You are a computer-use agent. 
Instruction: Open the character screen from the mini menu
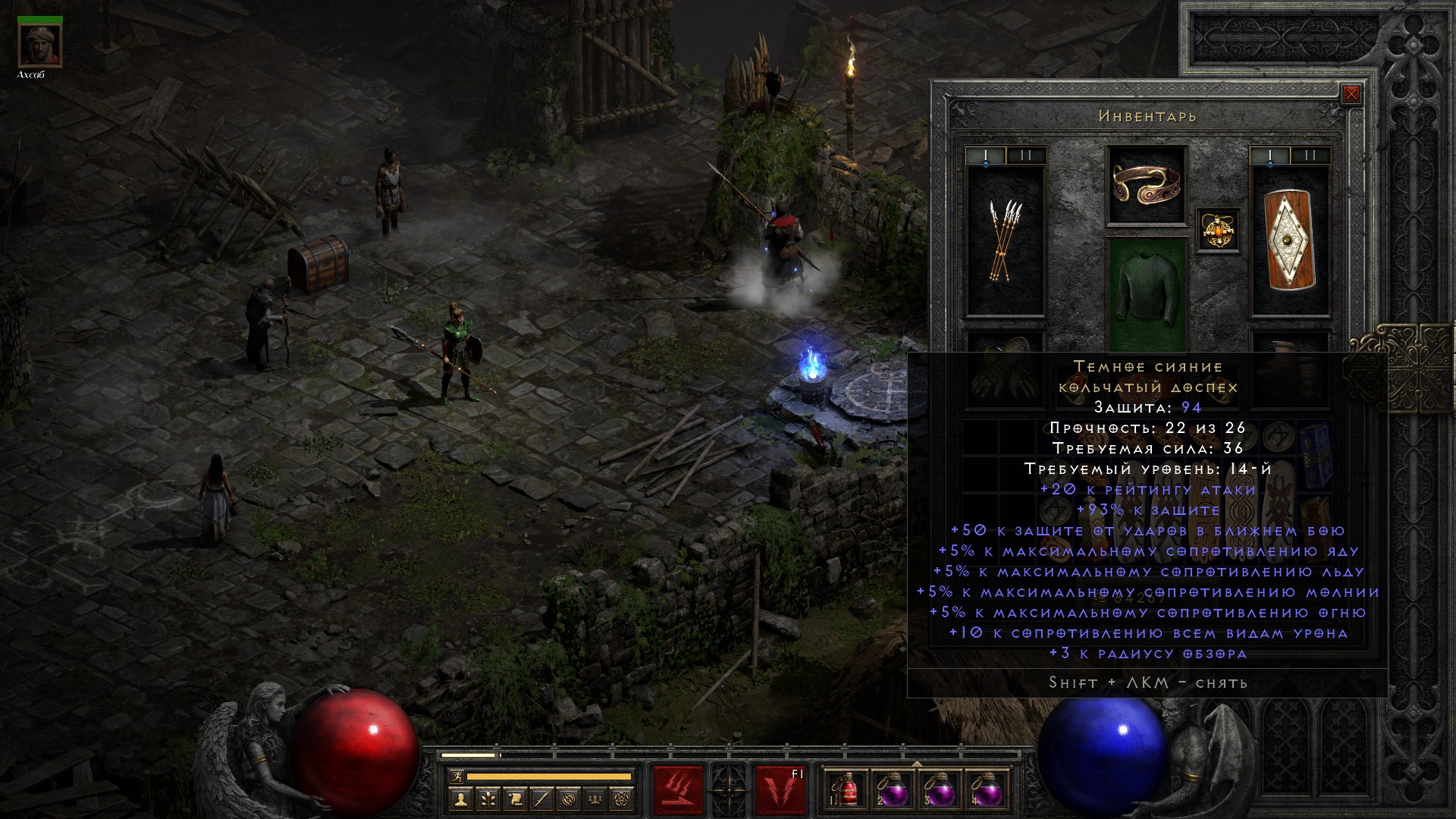460,799
